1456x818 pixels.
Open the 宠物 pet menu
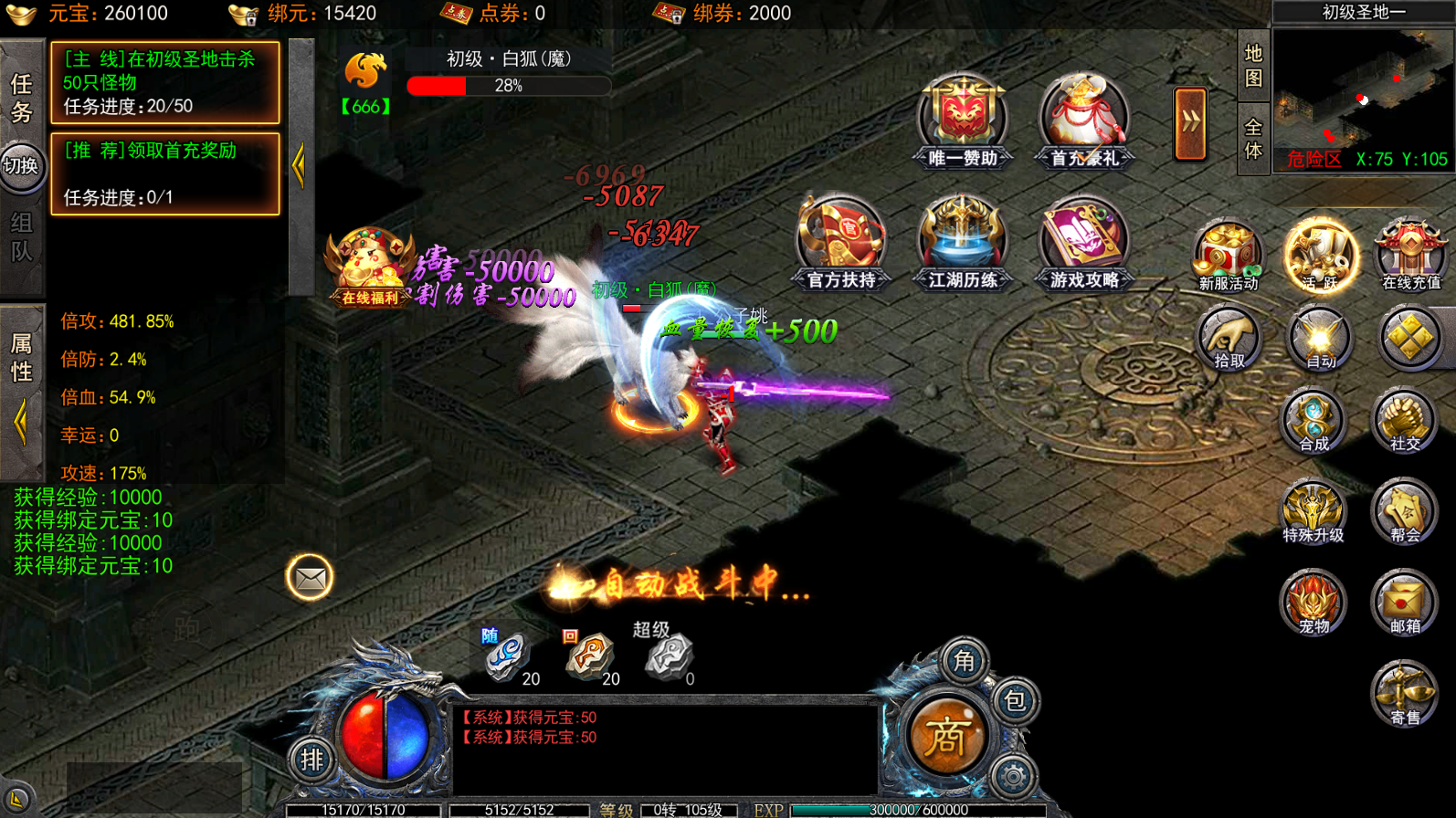(1313, 603)
